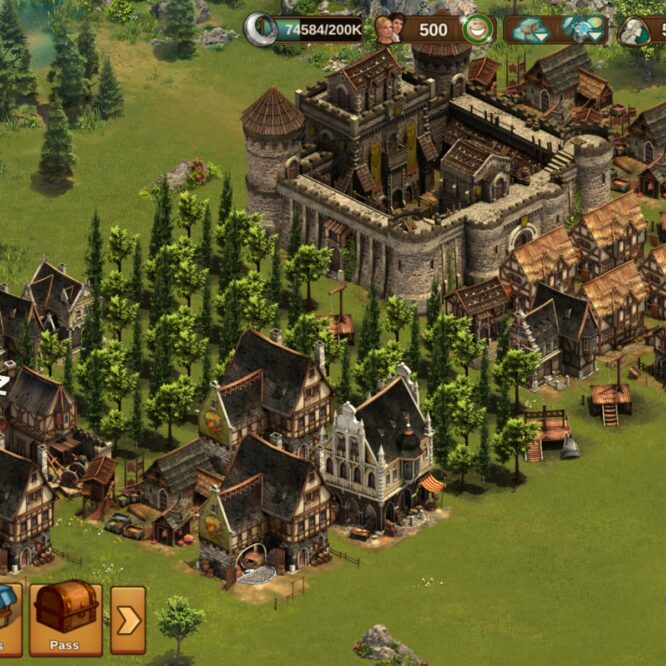The image size is (666, 666).
Task: Click the green happiness smiley face icon
Action: click(x=478, y=29)
